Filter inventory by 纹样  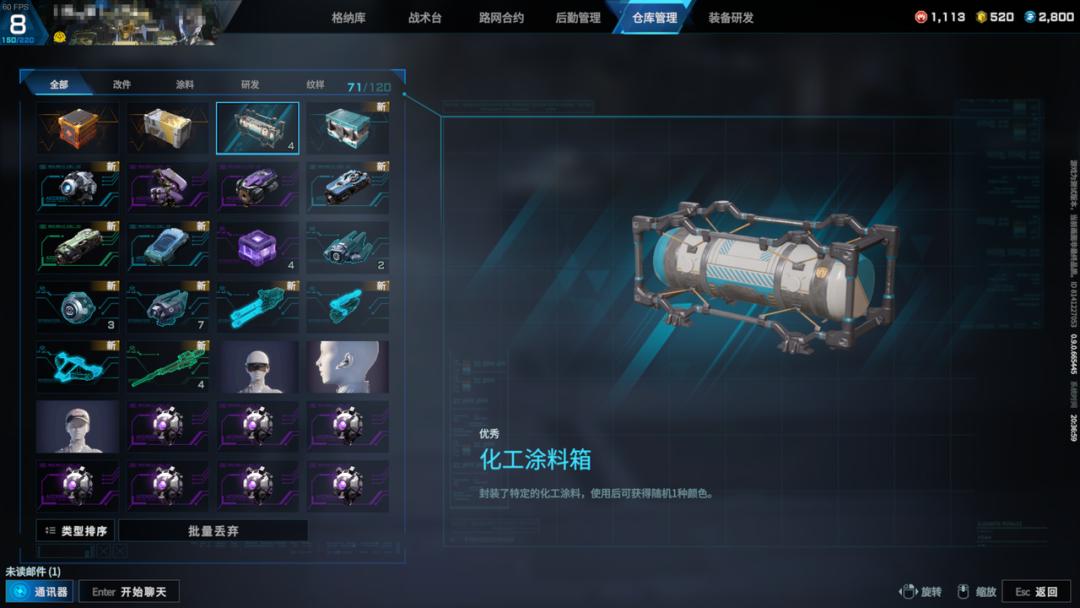315,85
